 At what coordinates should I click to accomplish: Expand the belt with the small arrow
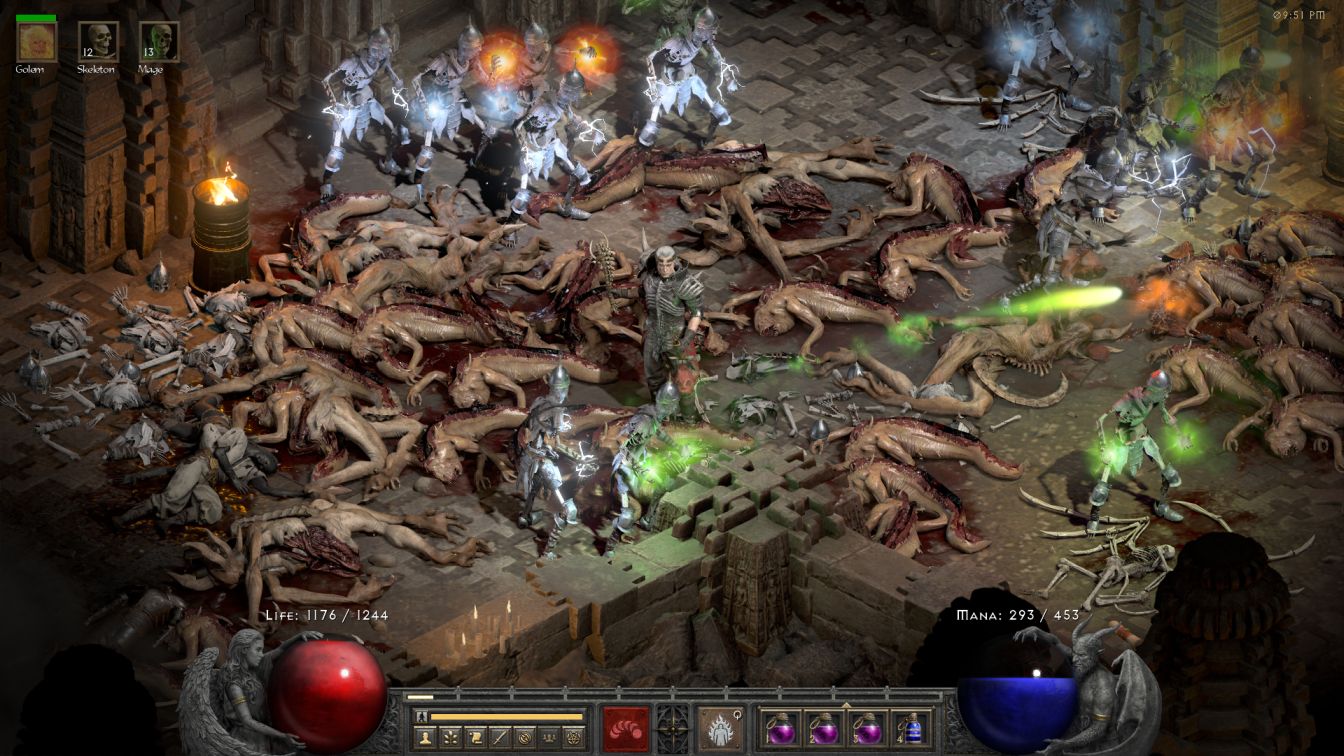click(x=846, y=704)
